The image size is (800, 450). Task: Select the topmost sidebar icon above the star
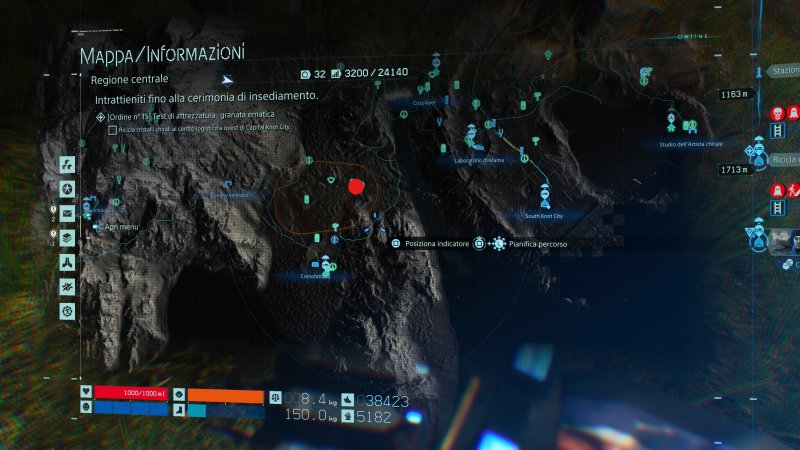coord(66,164)
